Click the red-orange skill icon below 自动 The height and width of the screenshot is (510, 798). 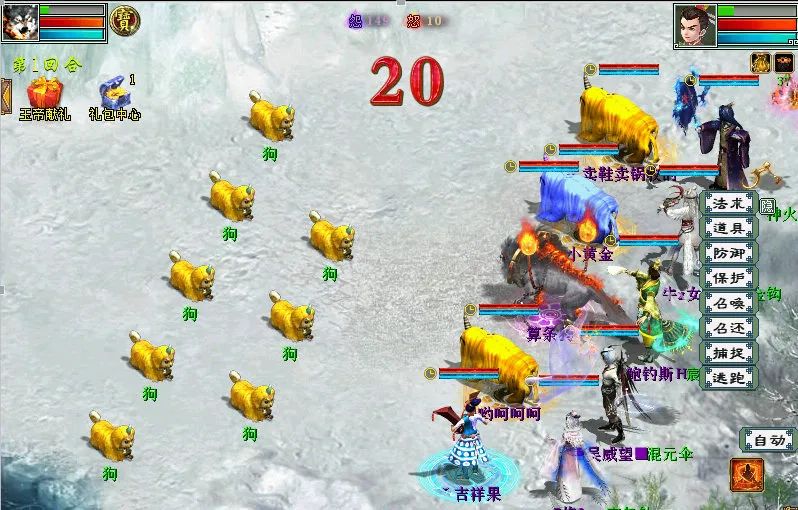(746, 475)
